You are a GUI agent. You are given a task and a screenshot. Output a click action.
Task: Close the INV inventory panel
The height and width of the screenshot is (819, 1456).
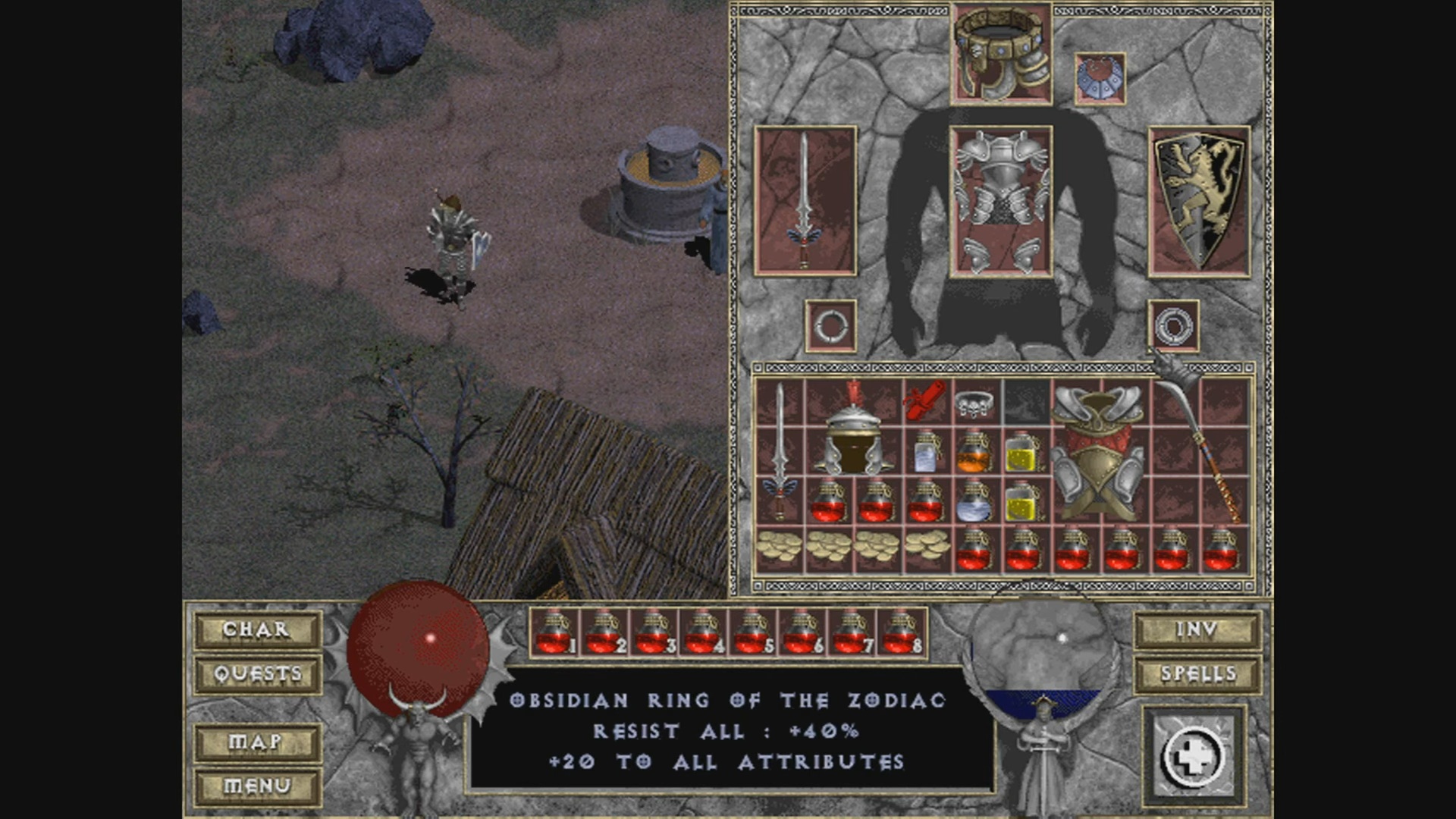pyautogui.click(x=1197, y=629)
